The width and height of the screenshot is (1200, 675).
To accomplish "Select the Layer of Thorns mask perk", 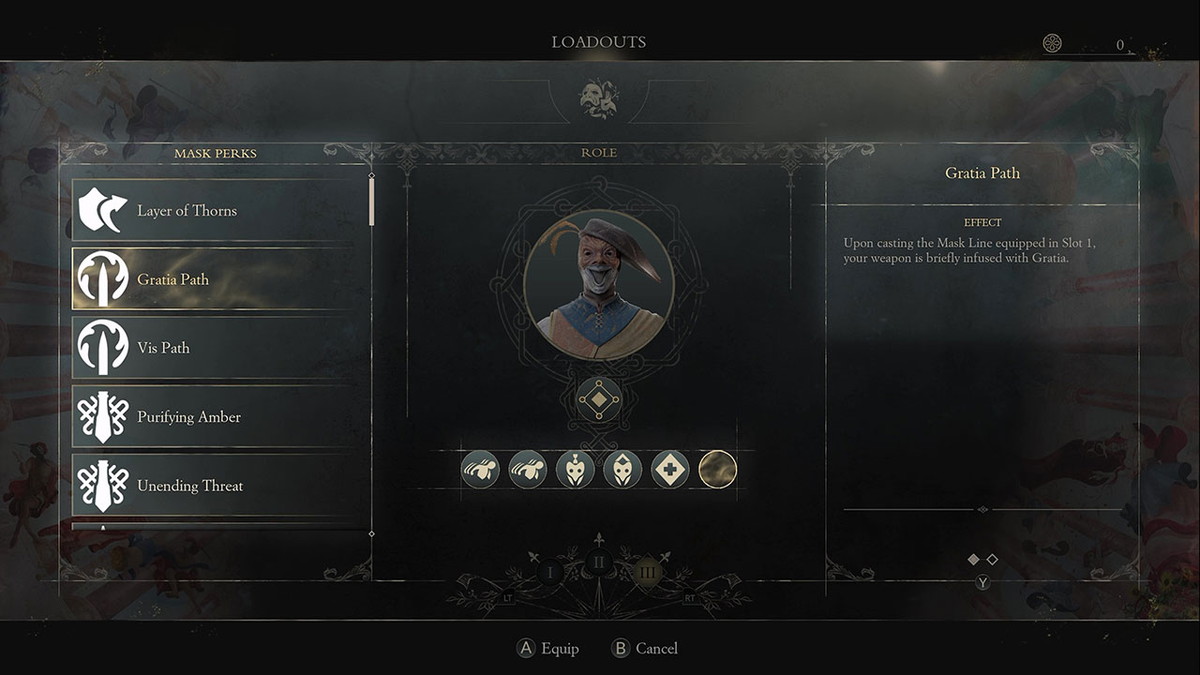I will coord(215,210).
